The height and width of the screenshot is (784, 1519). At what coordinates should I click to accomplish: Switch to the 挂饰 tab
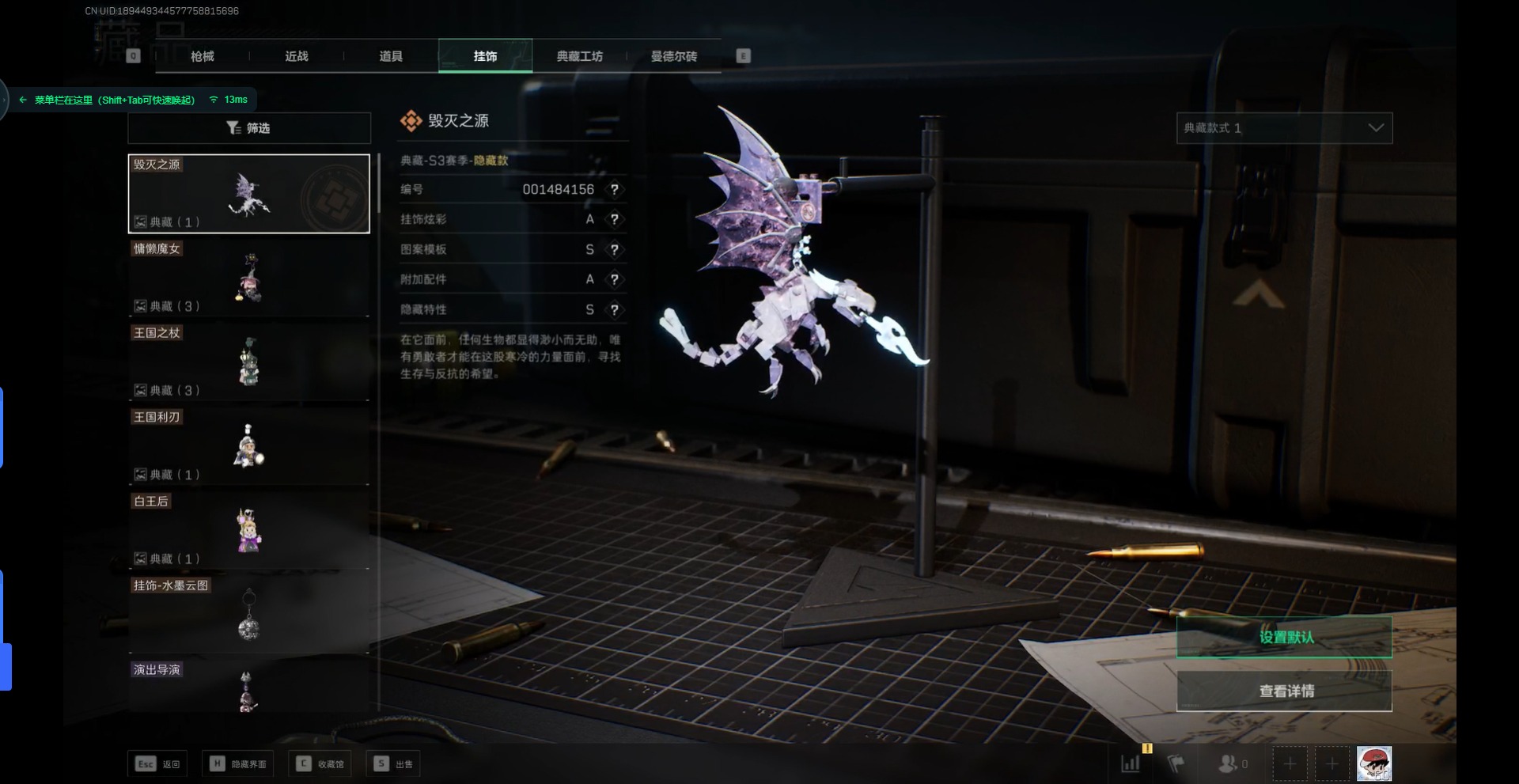click(x=485, y=56)
